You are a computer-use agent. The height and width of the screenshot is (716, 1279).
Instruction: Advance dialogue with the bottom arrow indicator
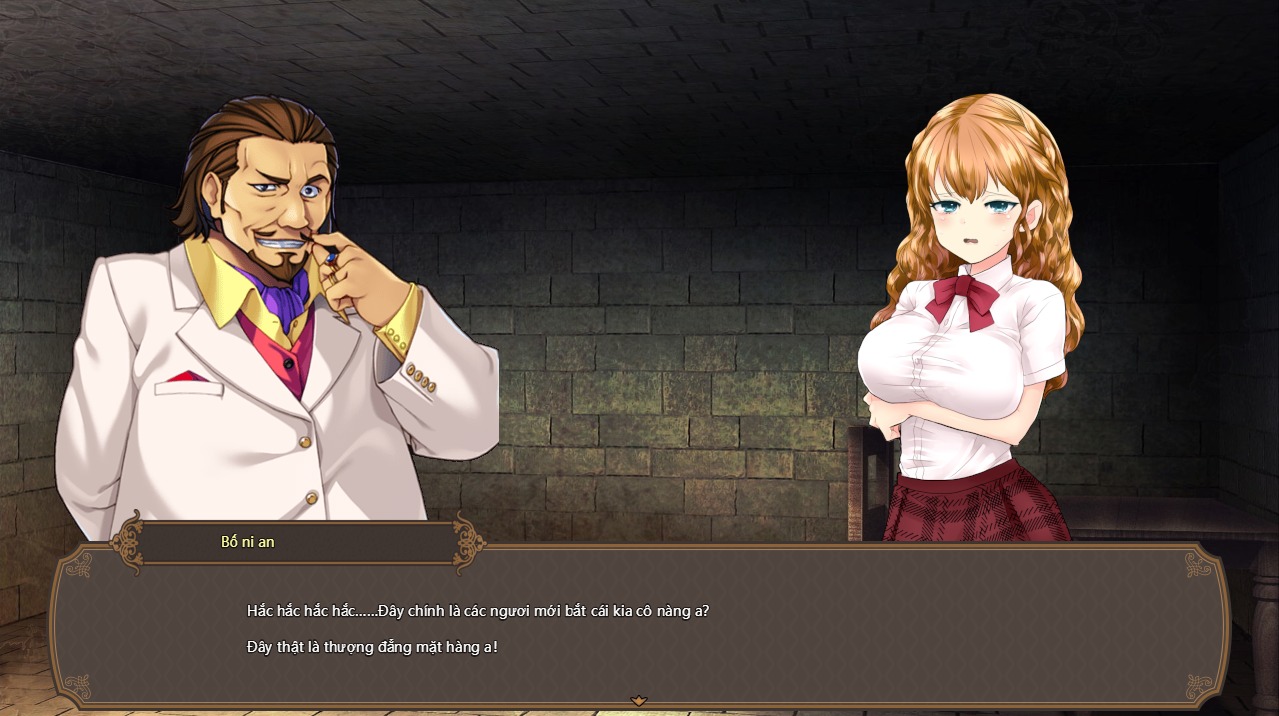tap(639, 701)
